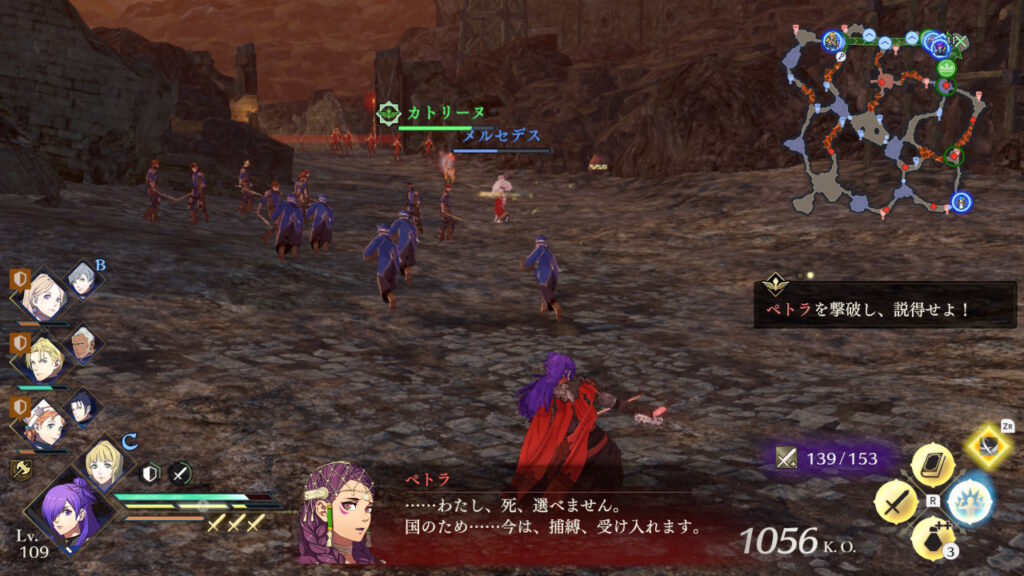Click the half-shield status icon
The image size is (1024, 576).
tap(150, 473)
